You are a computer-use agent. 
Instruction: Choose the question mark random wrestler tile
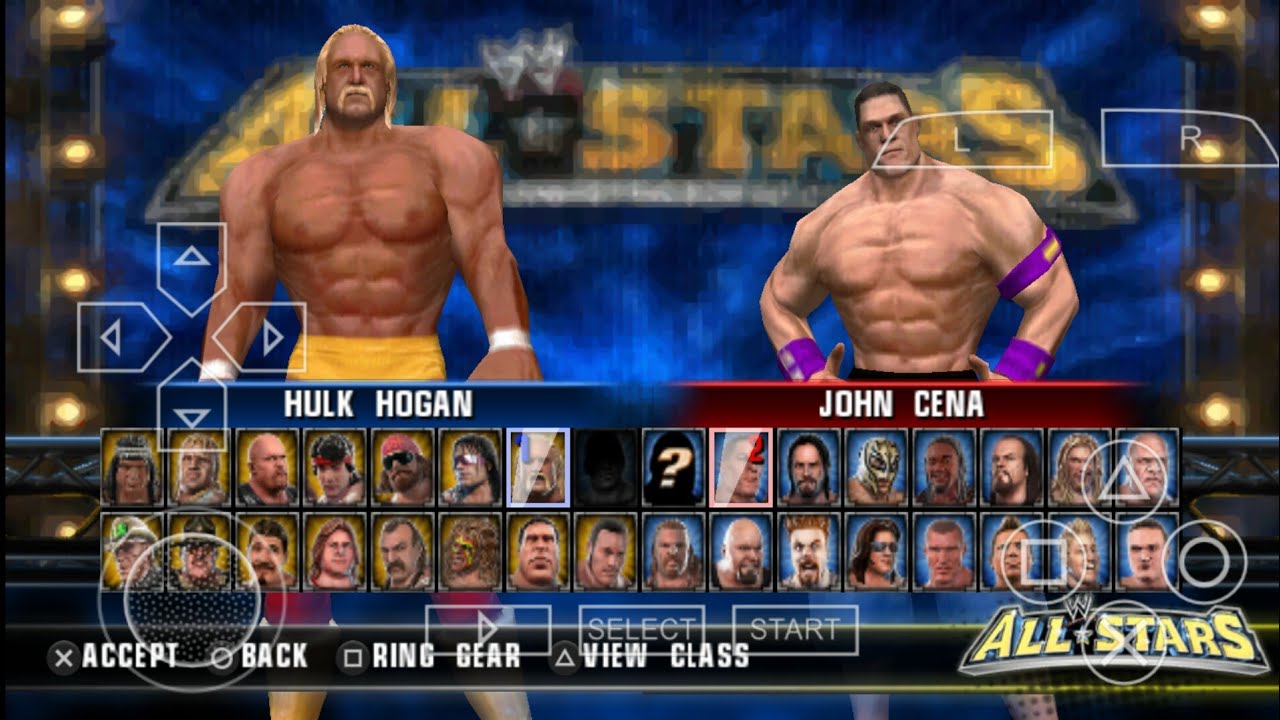coord(673,467)
